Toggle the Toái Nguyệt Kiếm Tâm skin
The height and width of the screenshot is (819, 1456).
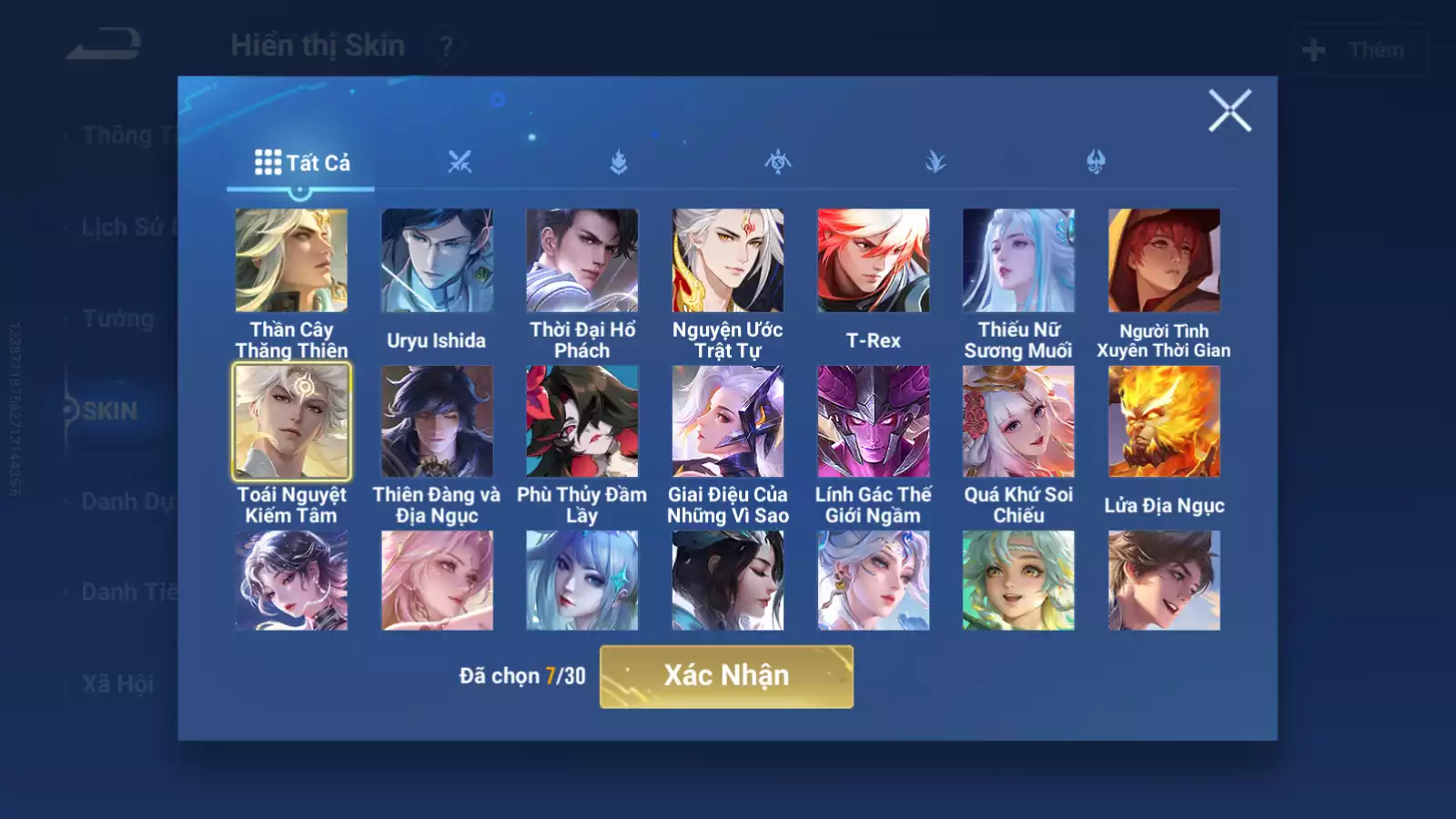point(291,421)
